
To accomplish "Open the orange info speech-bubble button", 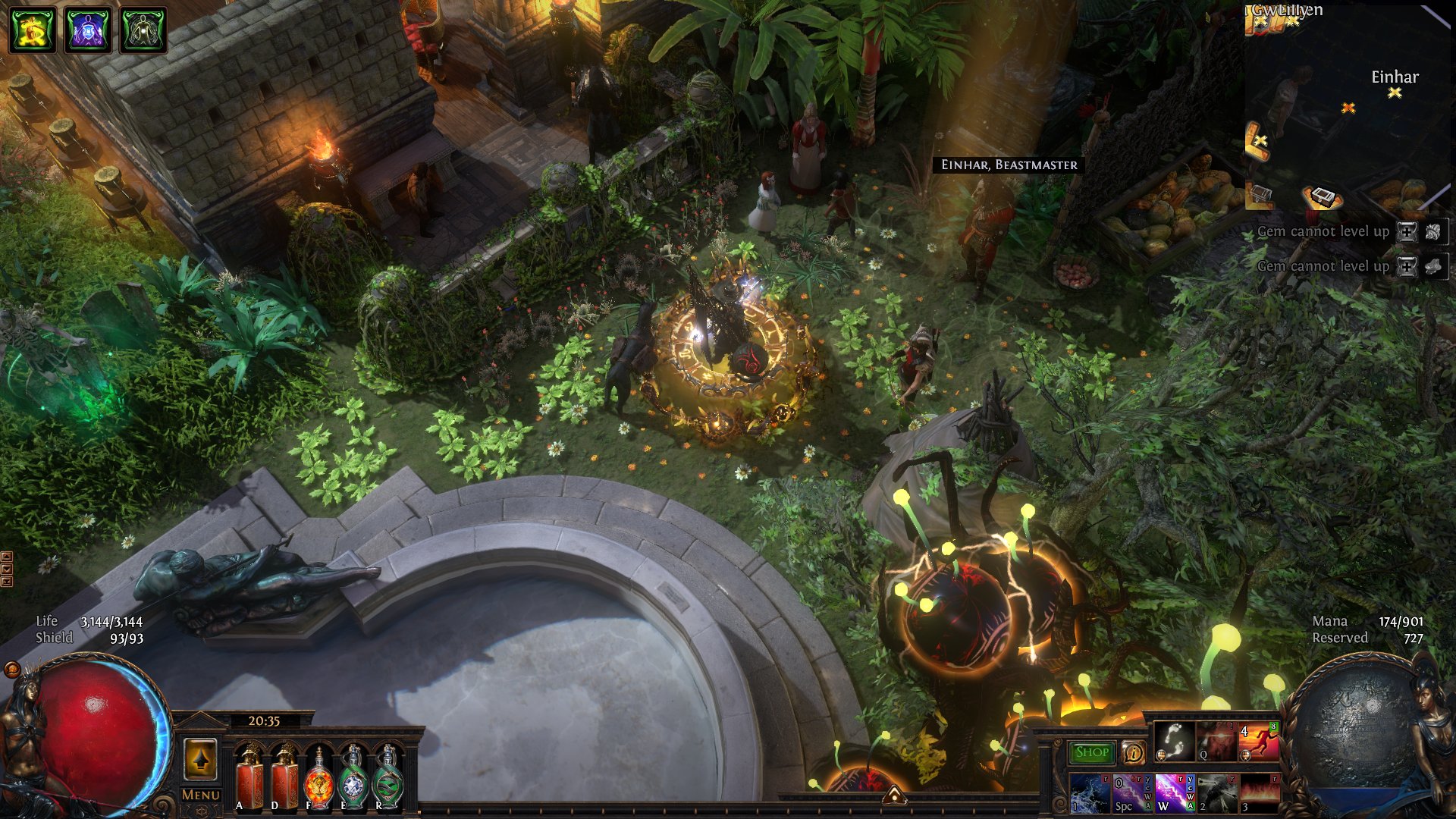I will click(x=1133, y=752).
